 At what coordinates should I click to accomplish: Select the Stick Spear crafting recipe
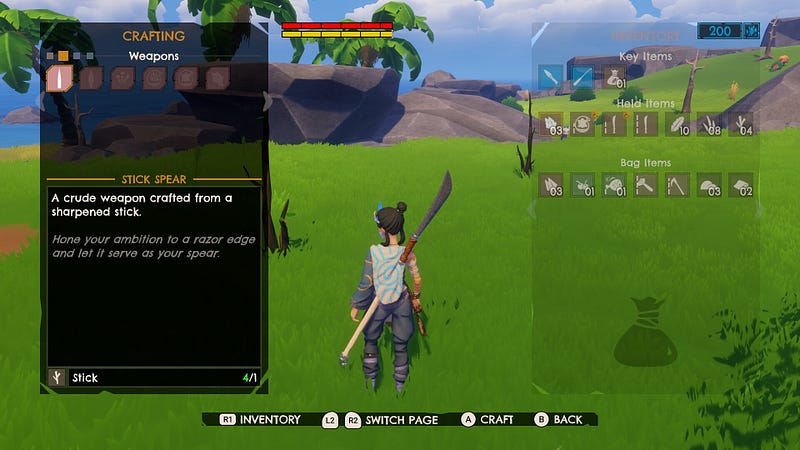pyautogui.click(x=60, y=79)
